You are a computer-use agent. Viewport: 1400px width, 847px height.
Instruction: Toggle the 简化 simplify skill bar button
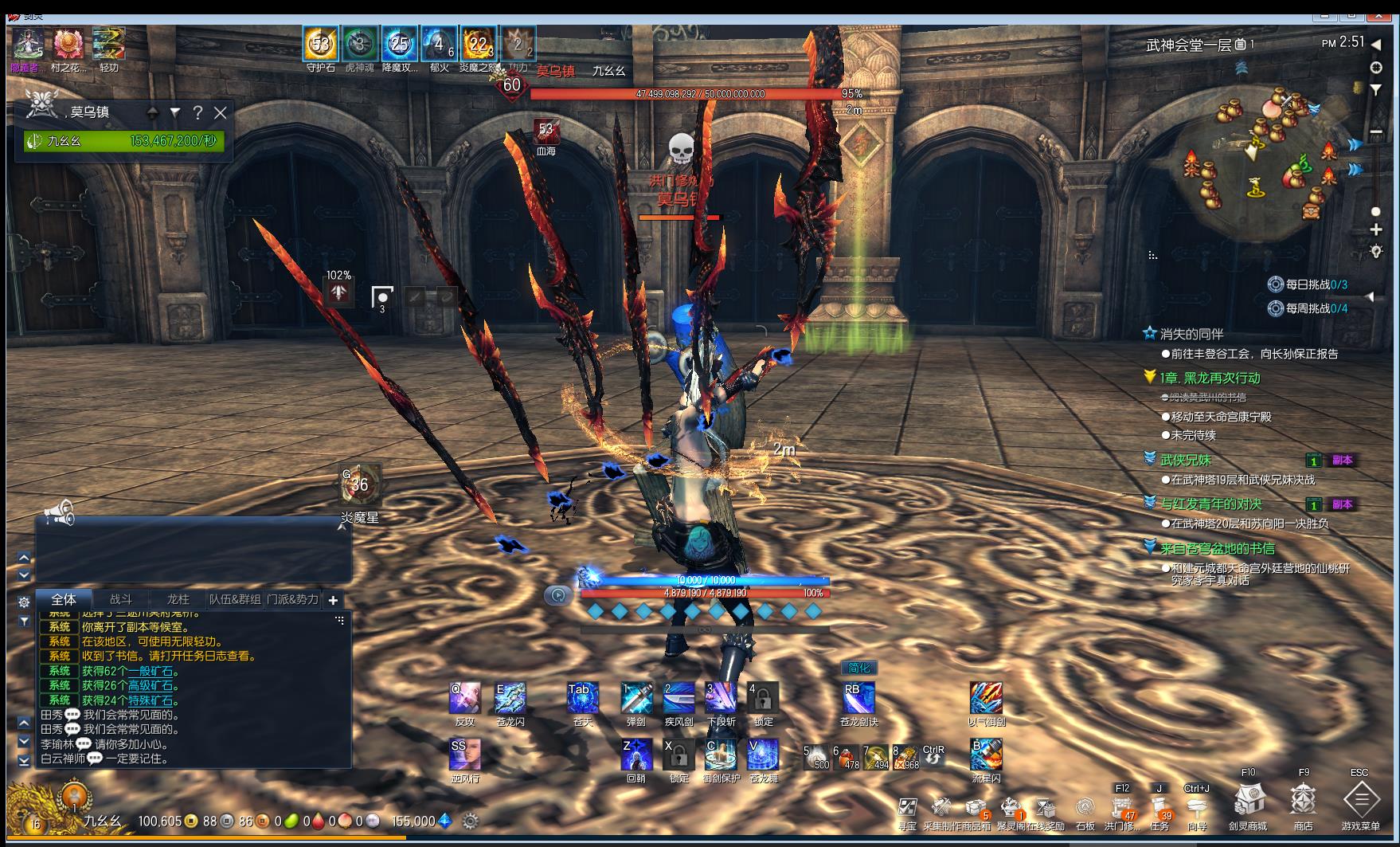(x=859, y=668)
